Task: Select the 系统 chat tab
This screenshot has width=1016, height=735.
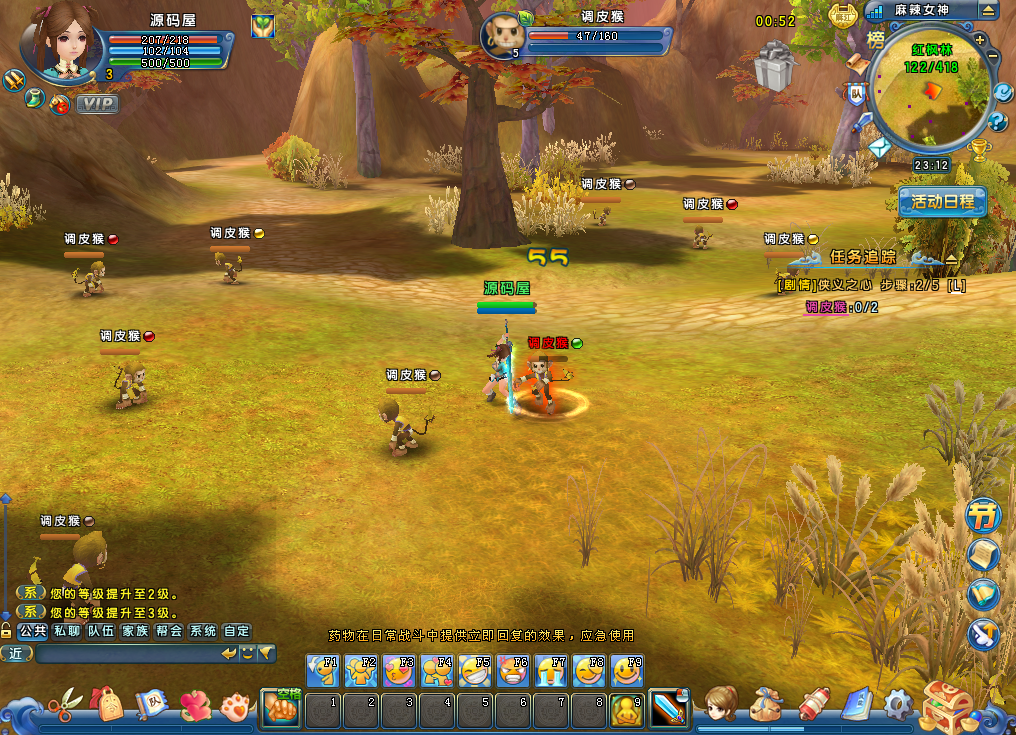Action: [203, 631]
